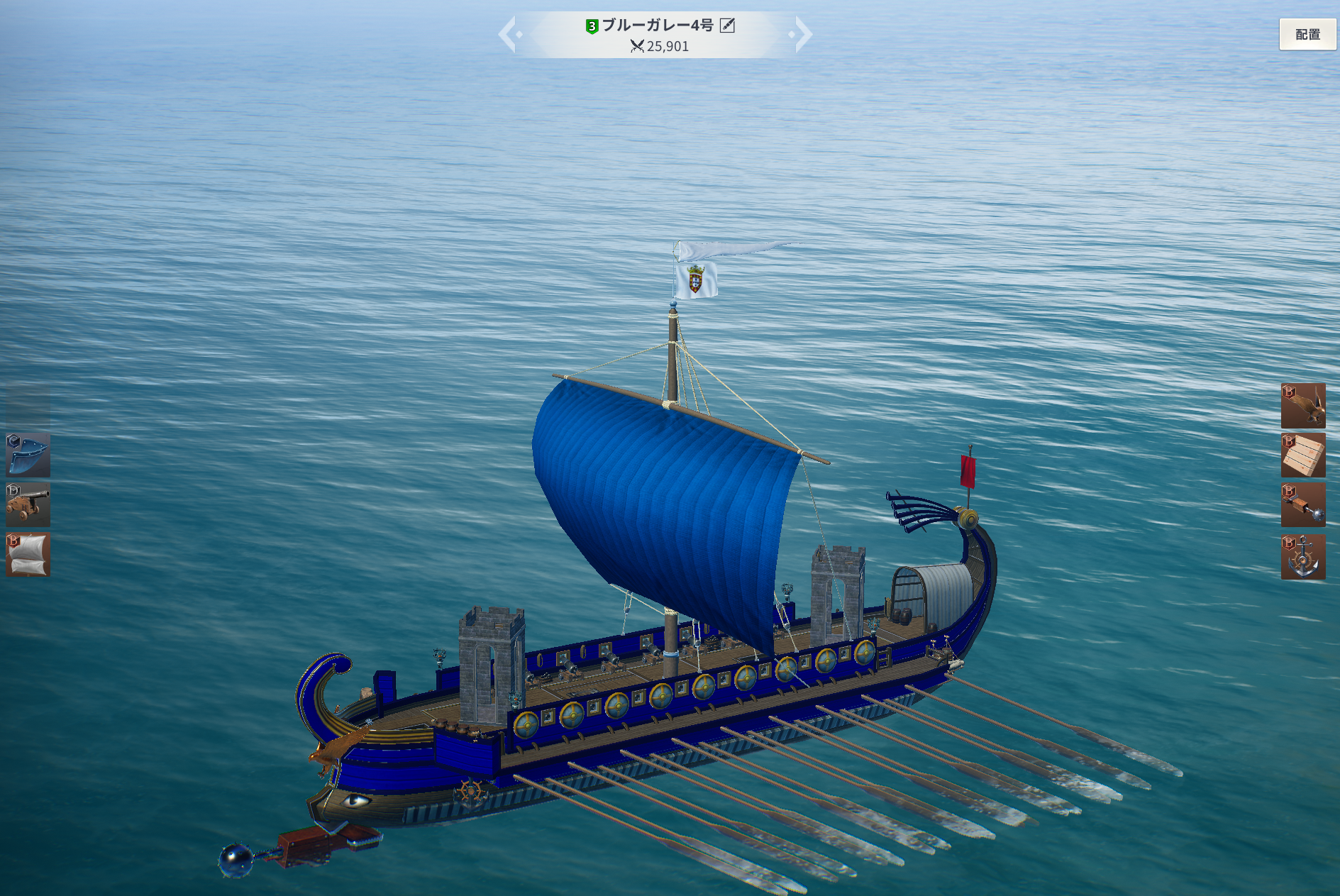Choose the white sail equipment slot
The height and width of the screenshot is (896, 1340).
[28, 554]
